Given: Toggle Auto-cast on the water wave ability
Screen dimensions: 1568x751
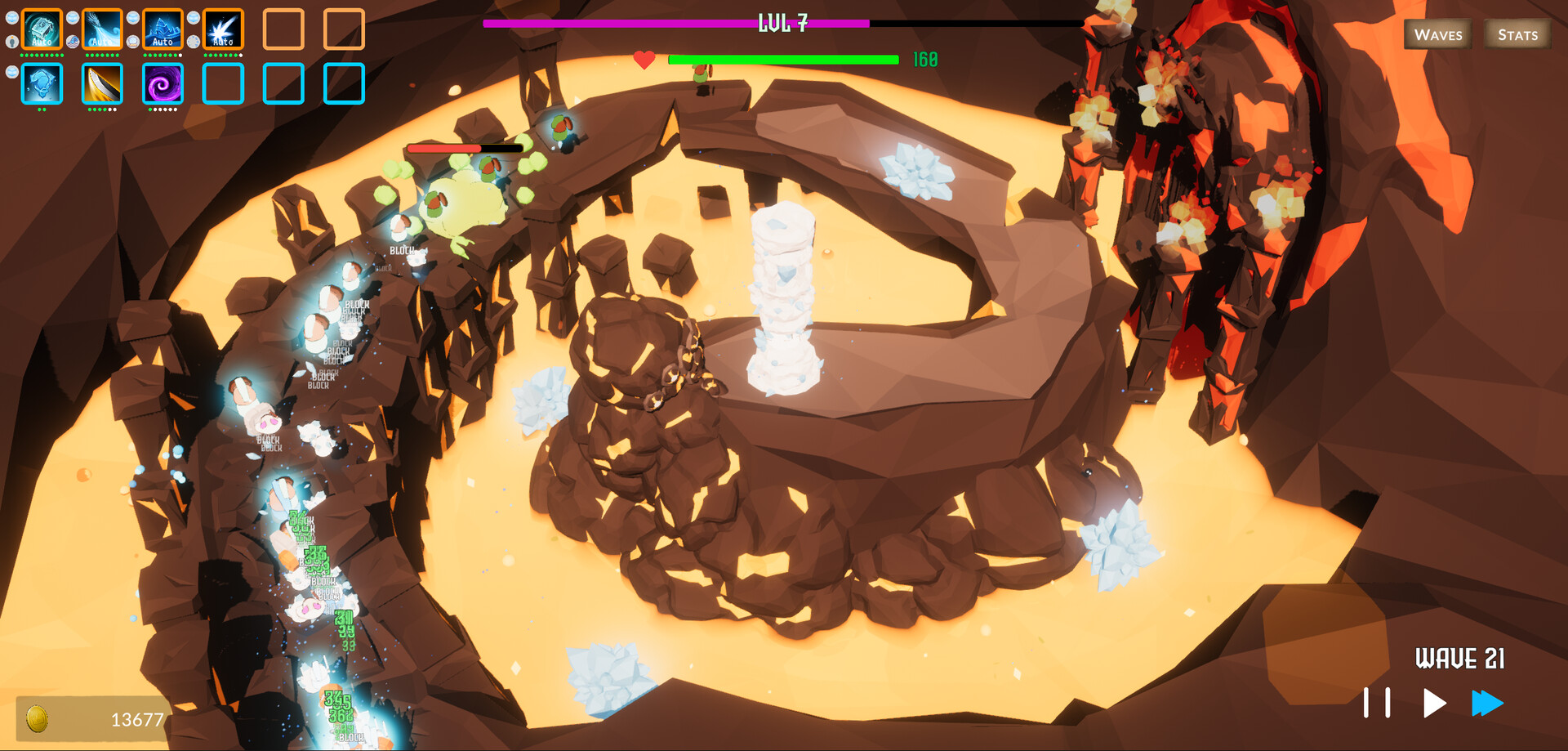Looking at the screenshot, I should [x=102, y=42].
